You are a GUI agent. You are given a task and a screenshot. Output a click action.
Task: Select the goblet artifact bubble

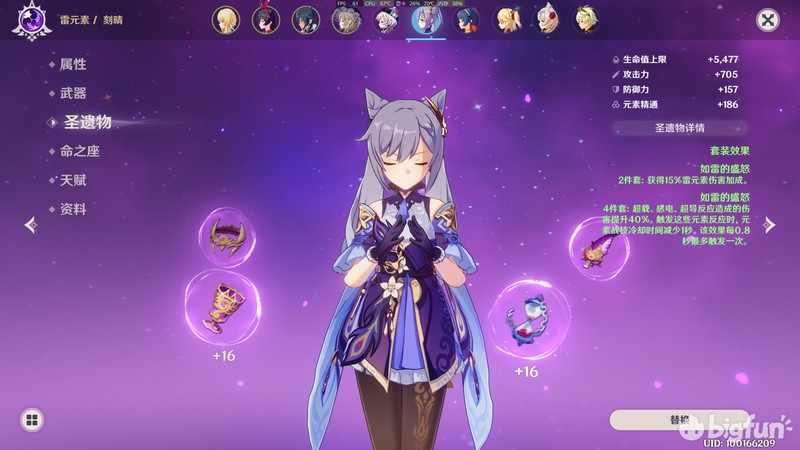pos(223,306)
